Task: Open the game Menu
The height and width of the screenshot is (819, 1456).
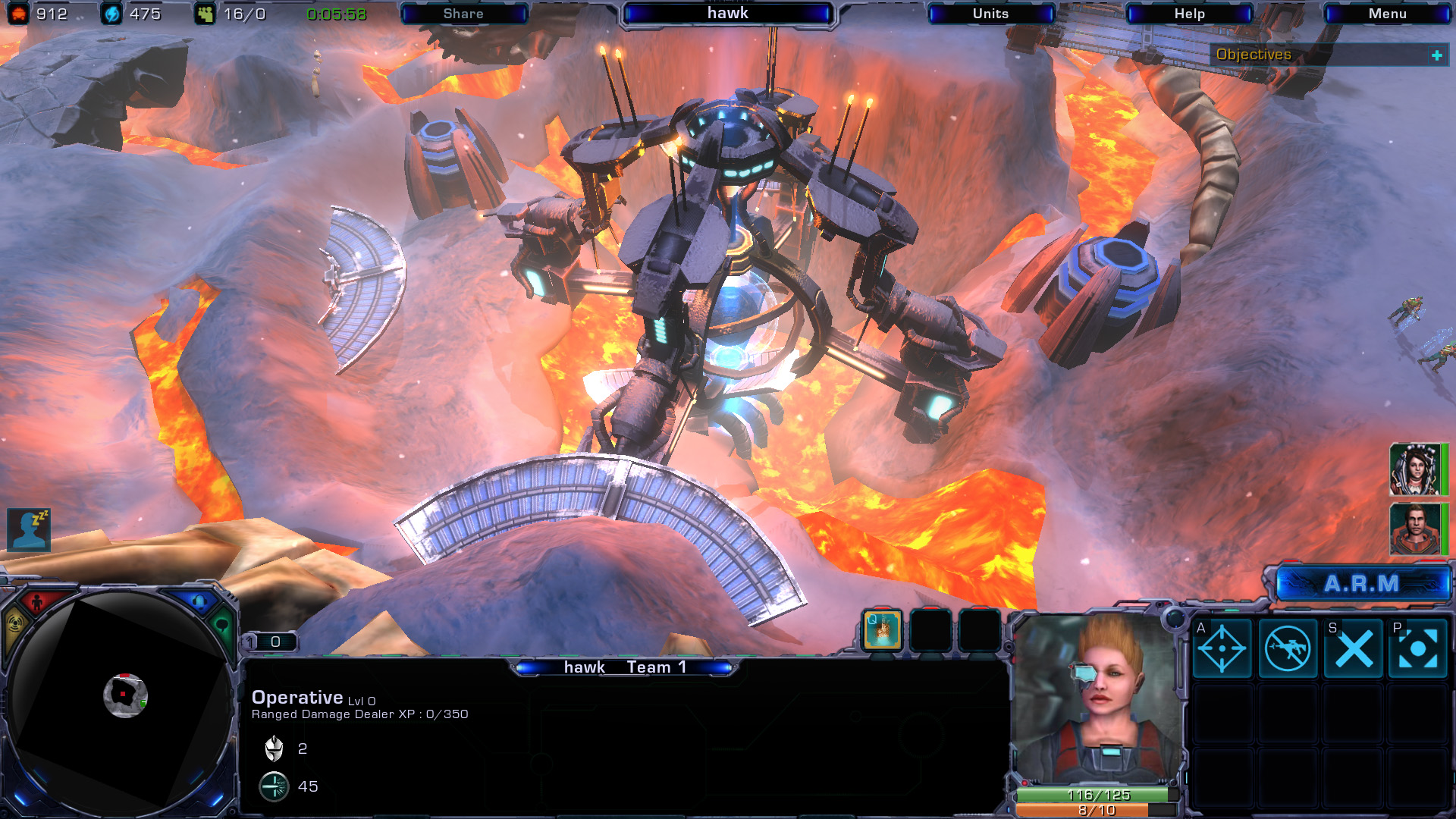Action: (1387, 14)
